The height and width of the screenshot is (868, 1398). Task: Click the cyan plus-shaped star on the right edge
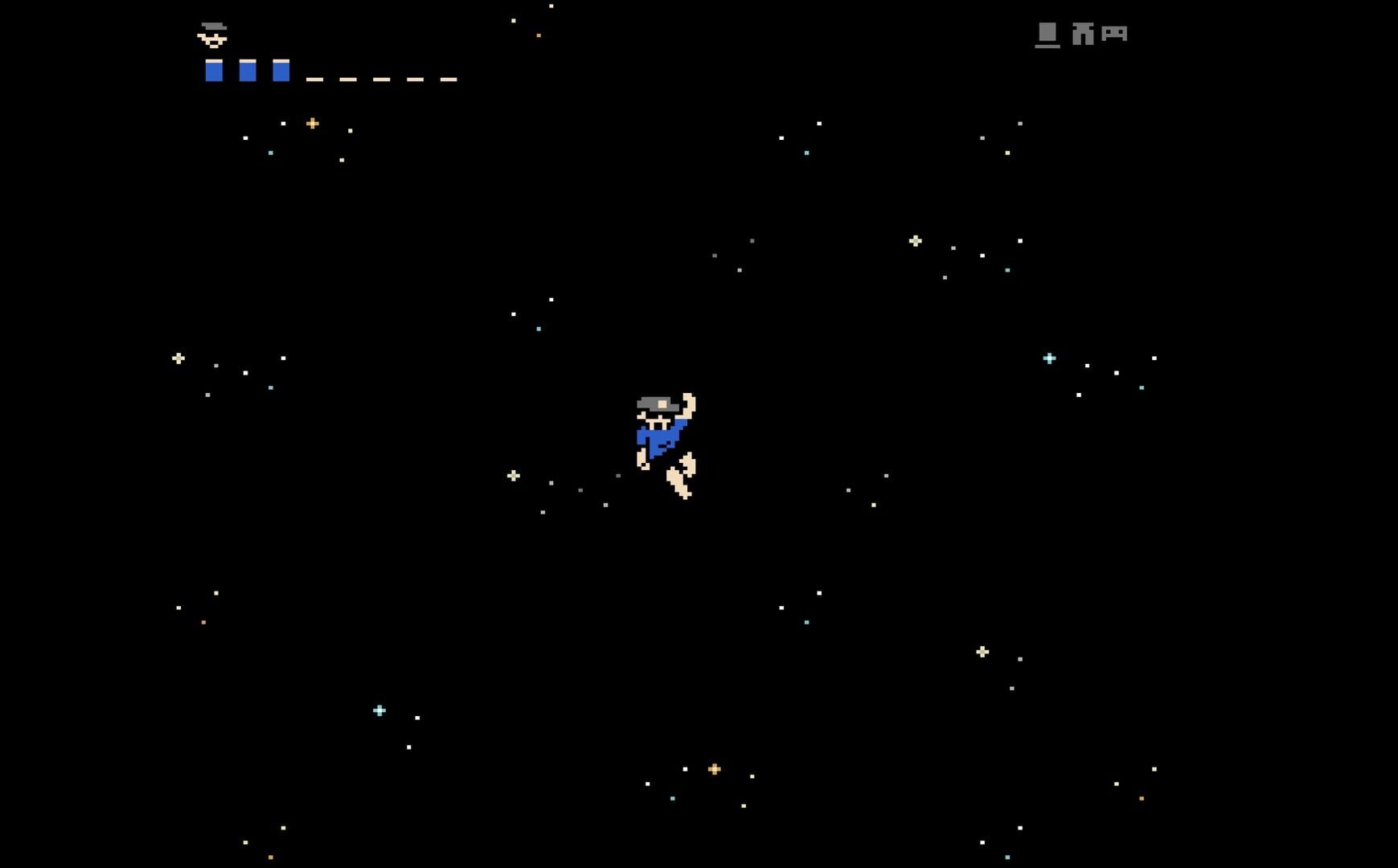(1048, 357)
